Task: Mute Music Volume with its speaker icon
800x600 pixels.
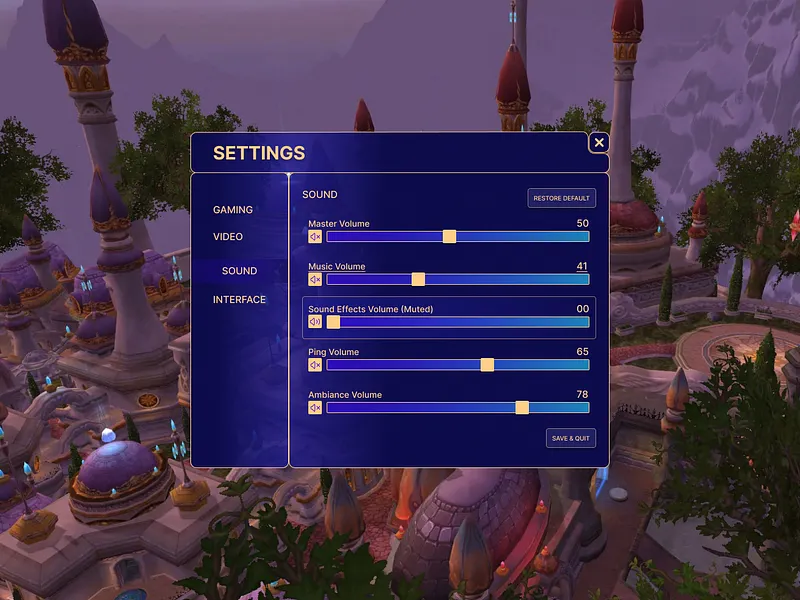Action: 315,280
